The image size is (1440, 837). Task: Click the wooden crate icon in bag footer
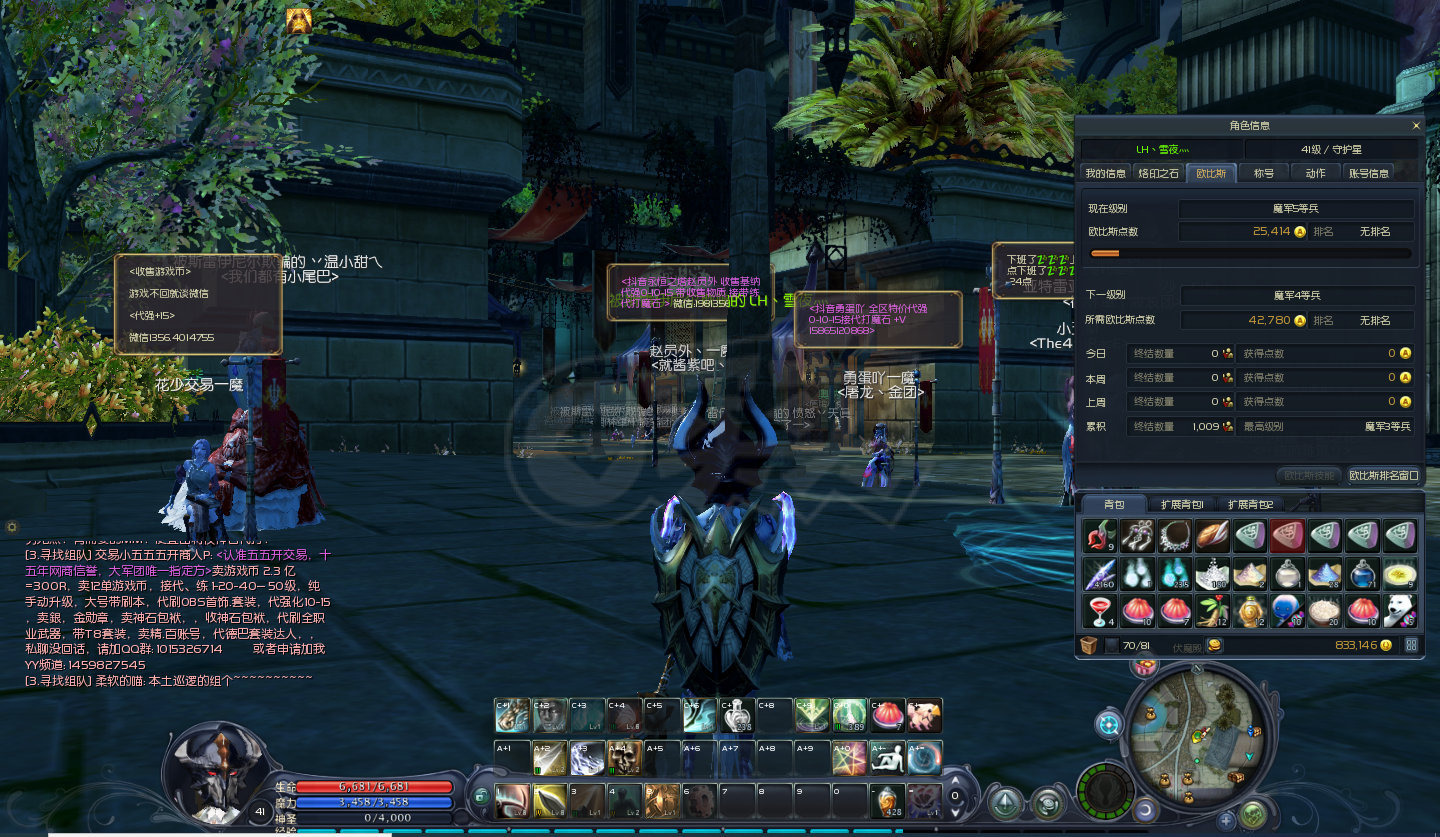1089,646
